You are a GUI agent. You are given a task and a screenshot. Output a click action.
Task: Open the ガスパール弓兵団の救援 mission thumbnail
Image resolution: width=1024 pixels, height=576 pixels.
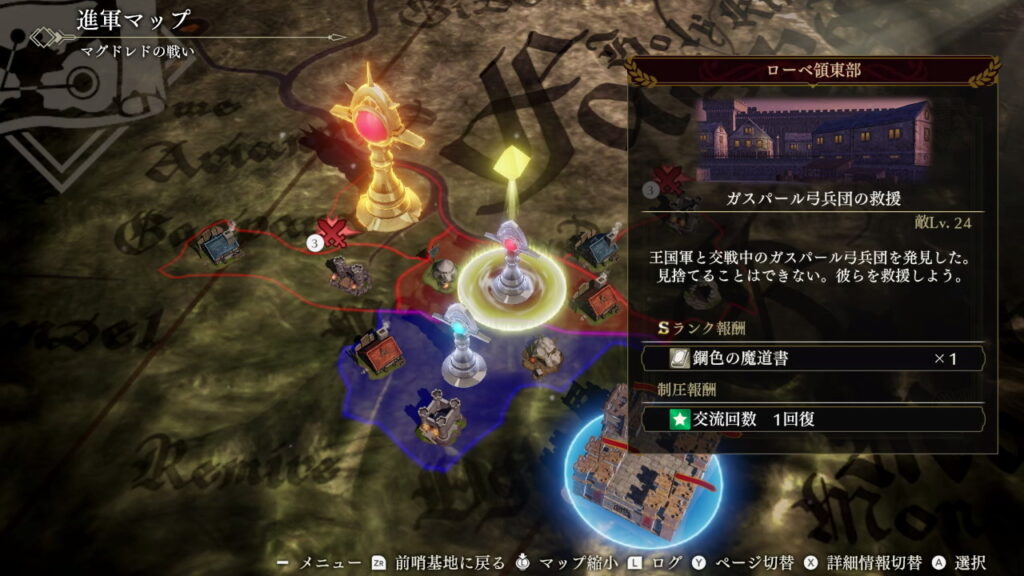point(813,137)
